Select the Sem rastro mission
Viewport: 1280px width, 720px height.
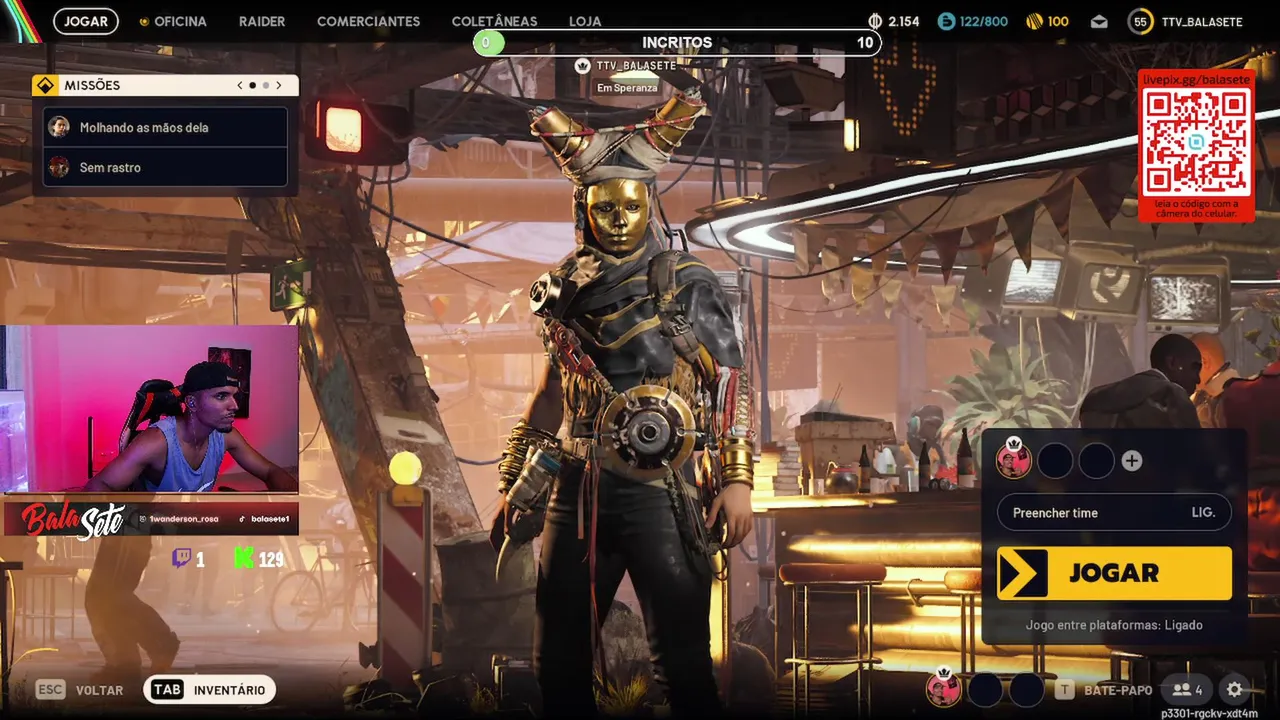[x=166, y=168]
